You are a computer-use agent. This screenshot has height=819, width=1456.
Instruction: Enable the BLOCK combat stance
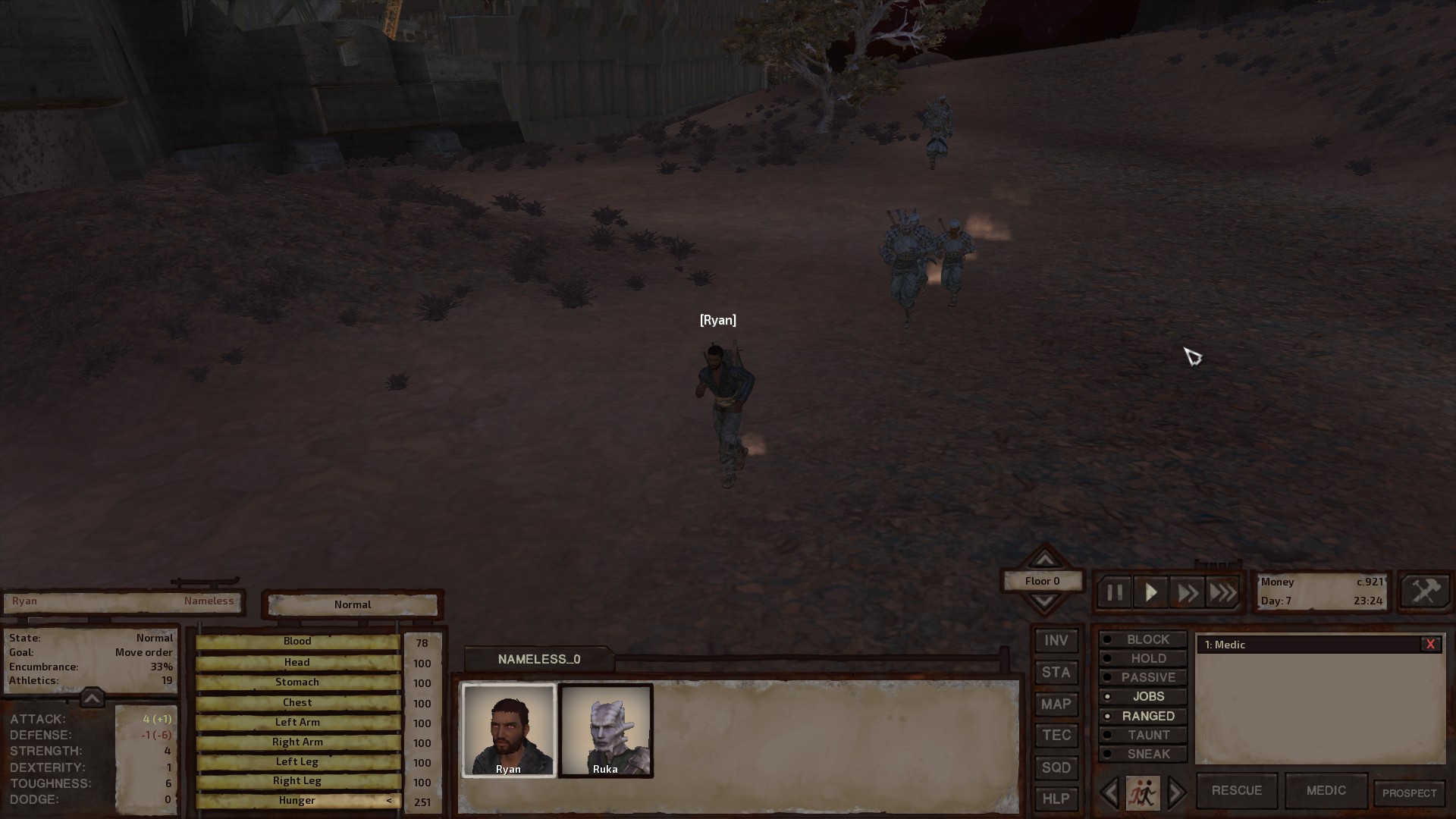1142,639
